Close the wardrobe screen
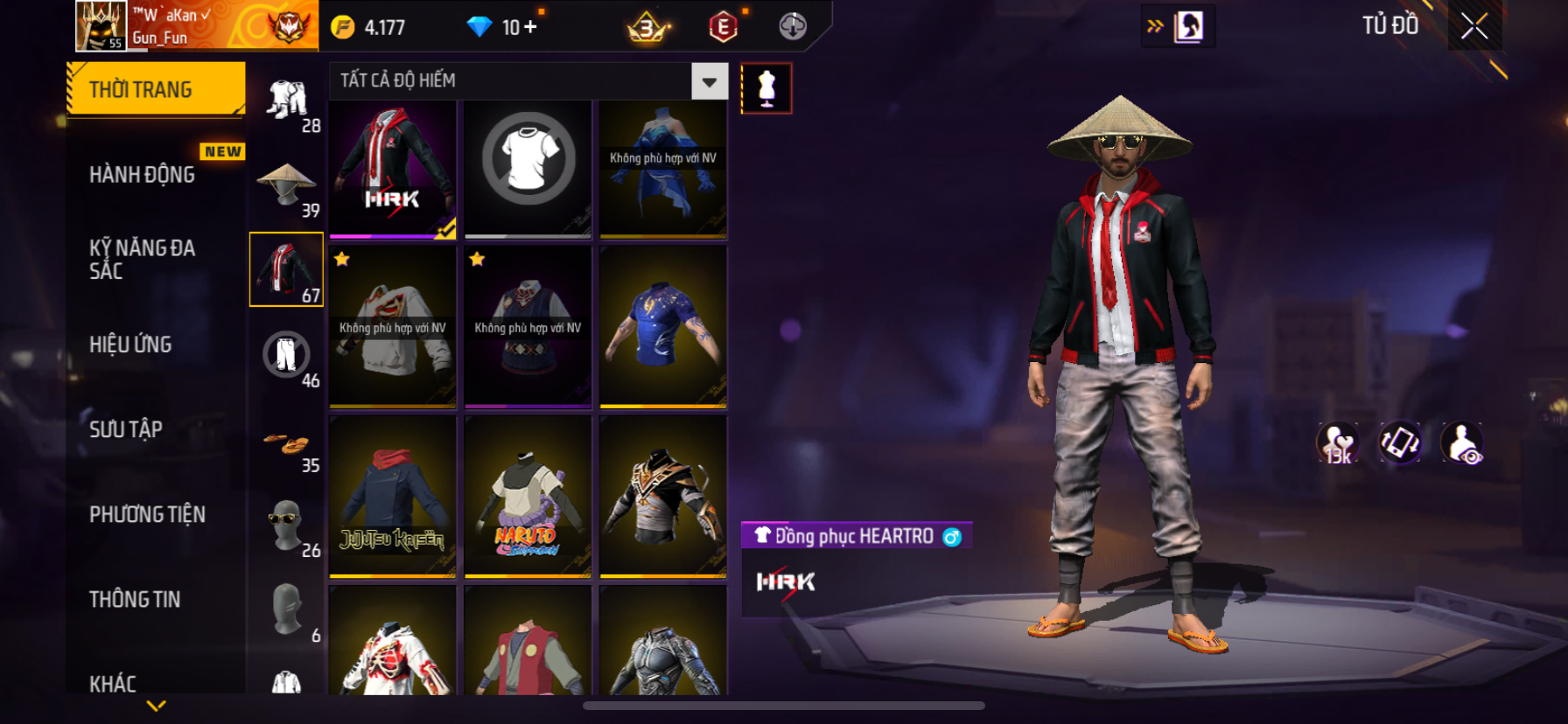The height and width of the screenshot is (724, 1568). coord(1474,27)
